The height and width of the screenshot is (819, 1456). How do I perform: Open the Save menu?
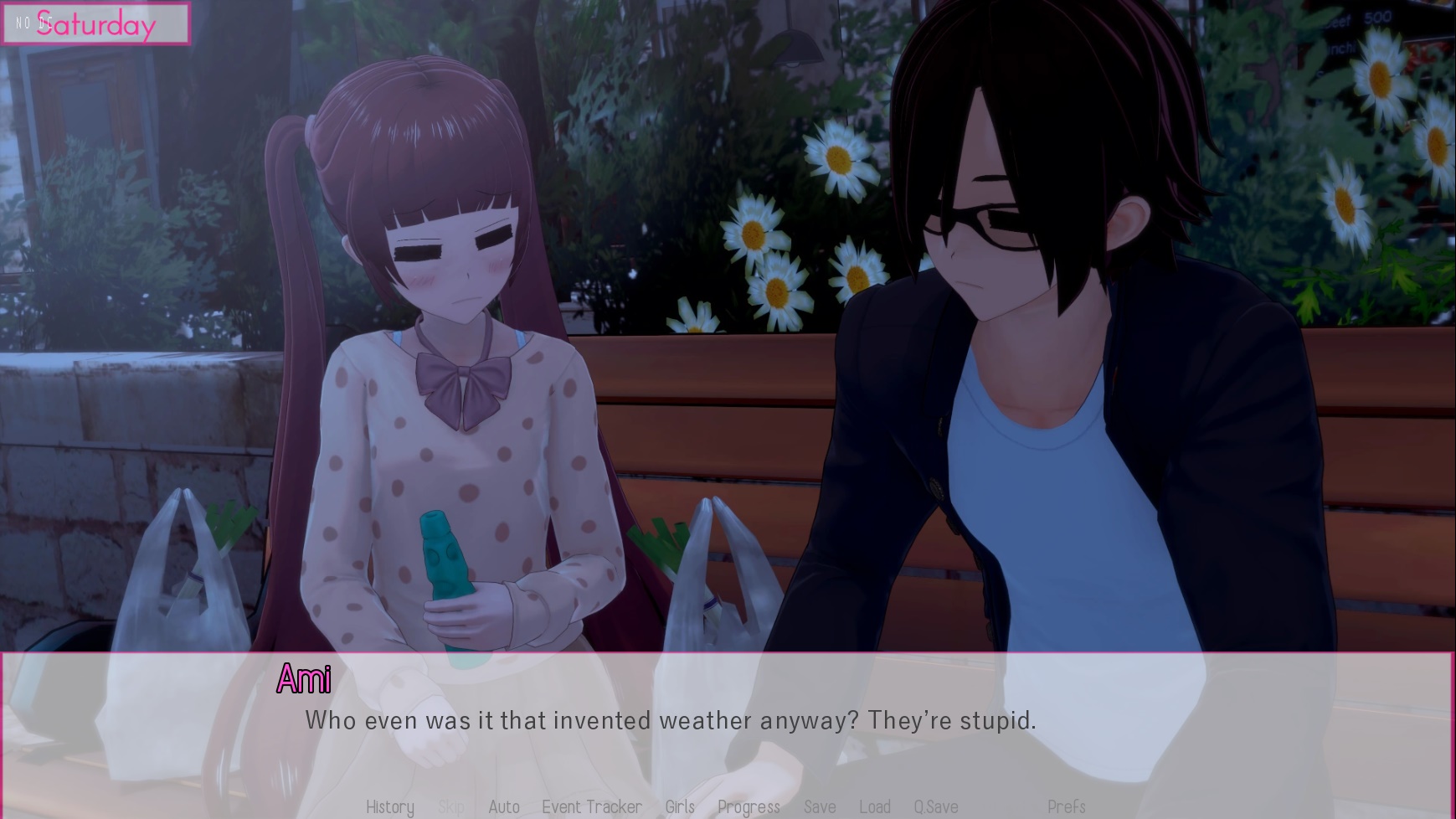tap(820, 806)
